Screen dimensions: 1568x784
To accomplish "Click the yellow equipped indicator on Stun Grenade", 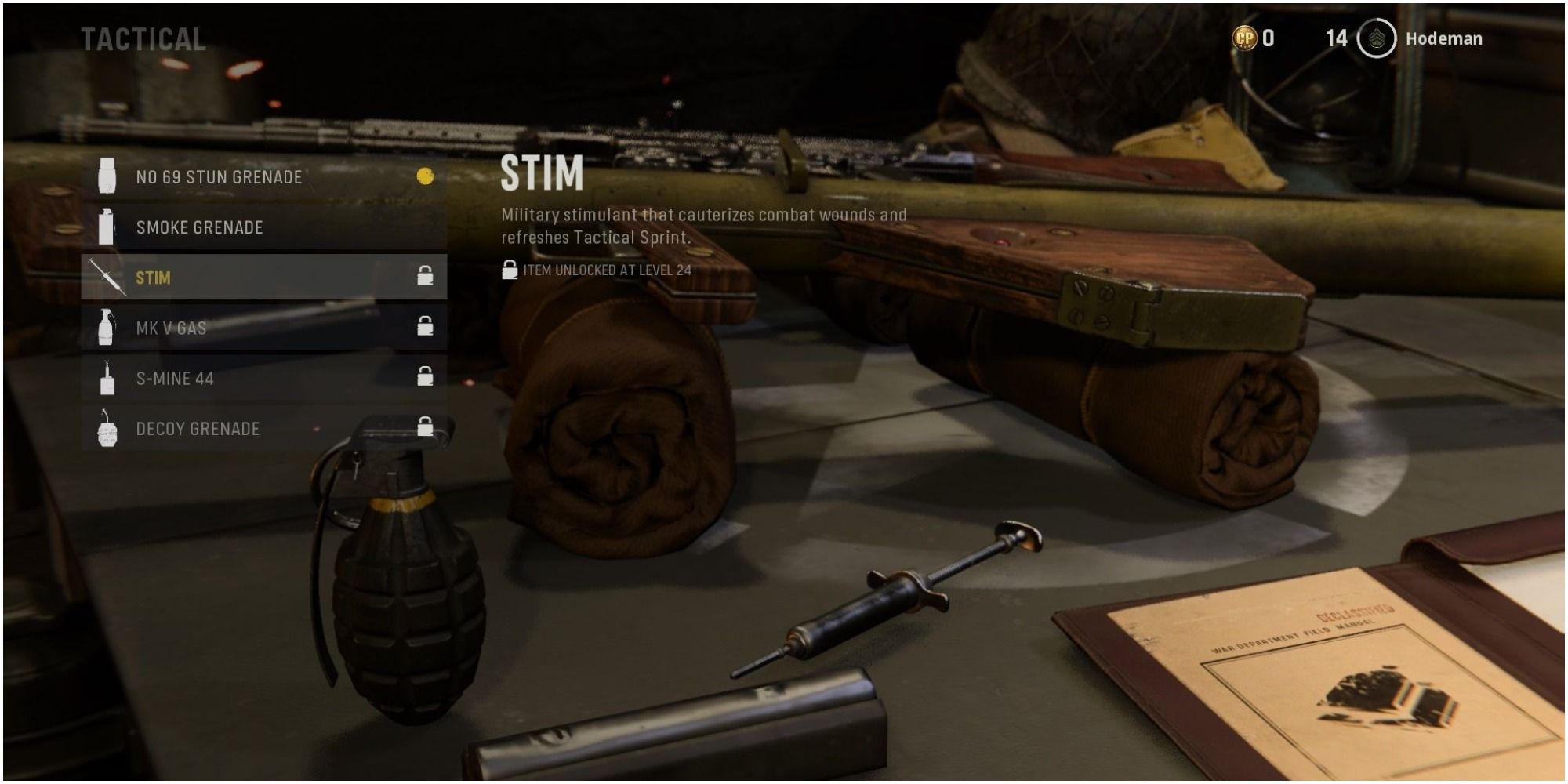I will (424, 176).
